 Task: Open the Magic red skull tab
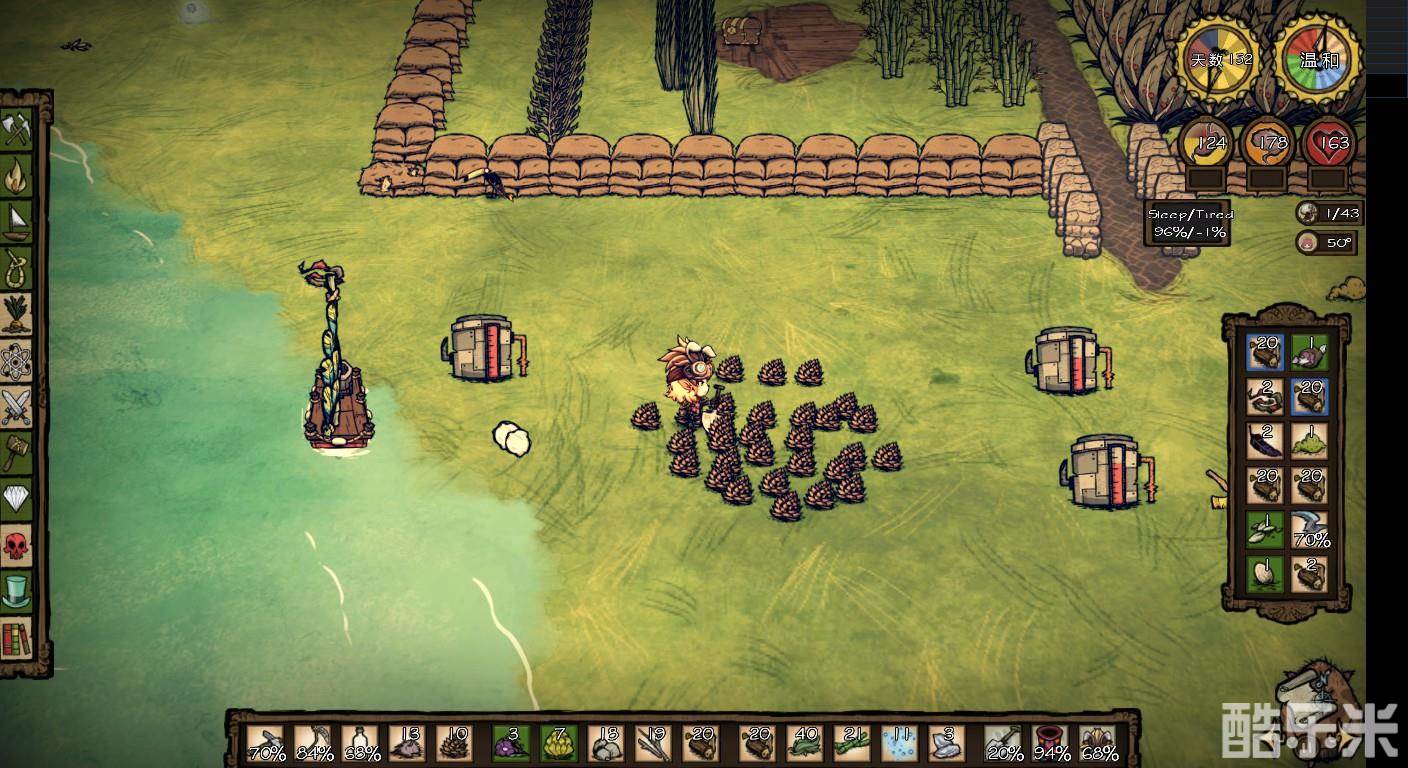coord(16,544)
